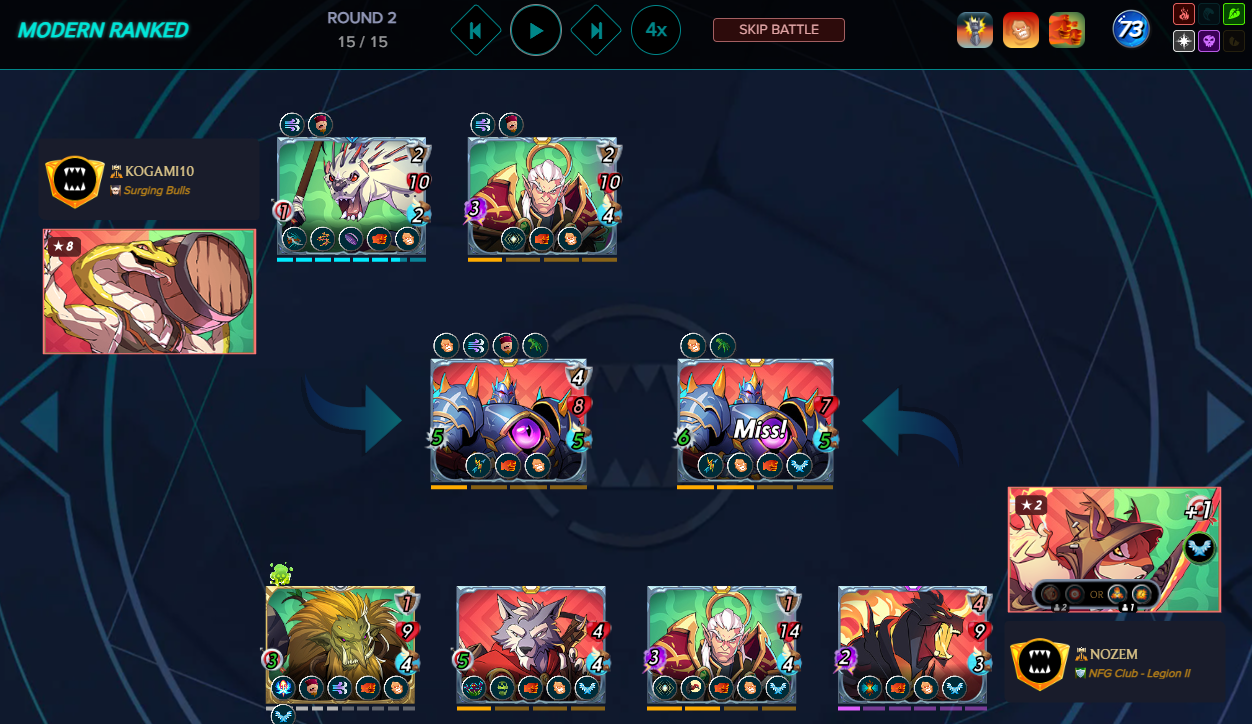Select the black fire dragon card
The image size is (1252, 724).
click(912, 645)
